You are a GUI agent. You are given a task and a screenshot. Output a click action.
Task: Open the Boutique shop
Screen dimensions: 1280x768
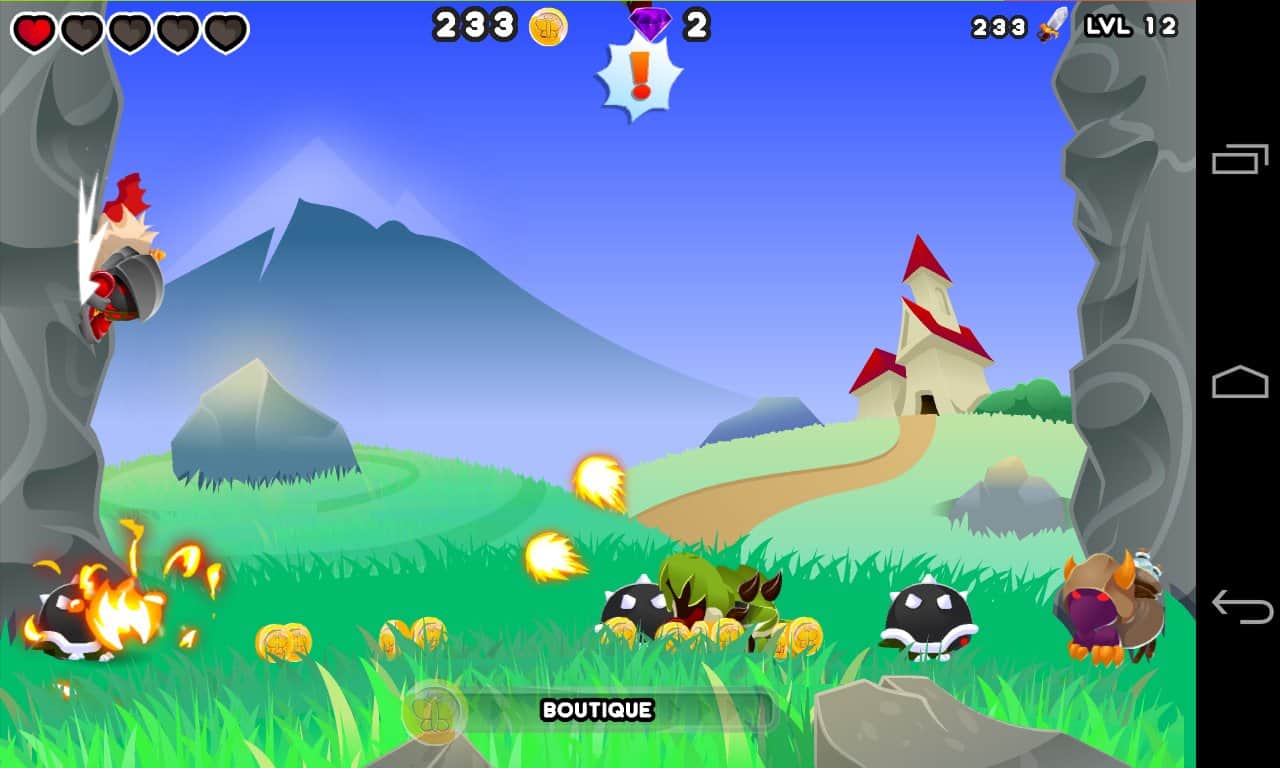[x=596, y=712]
